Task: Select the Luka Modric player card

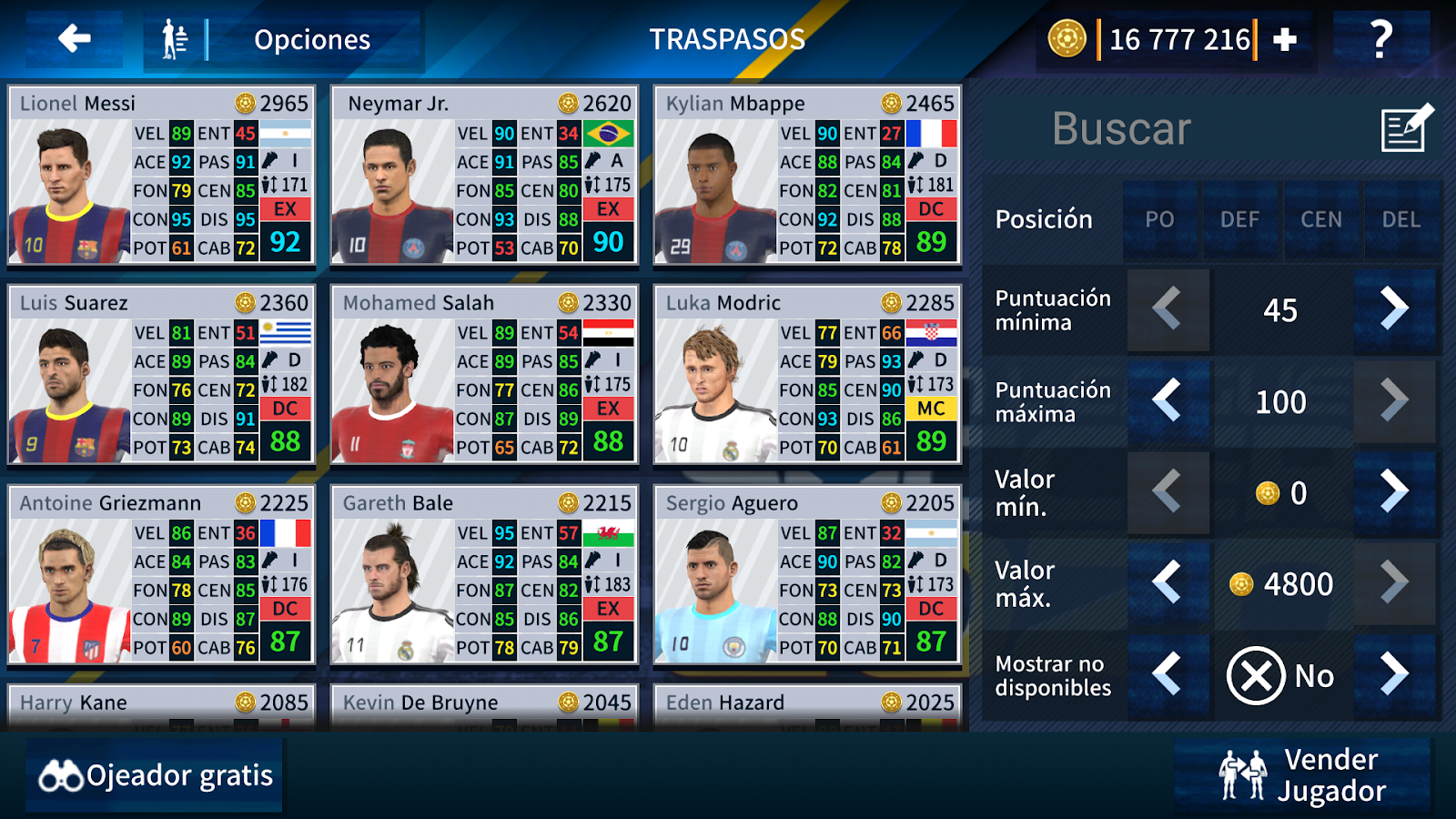Action: [x=807, y=375]
